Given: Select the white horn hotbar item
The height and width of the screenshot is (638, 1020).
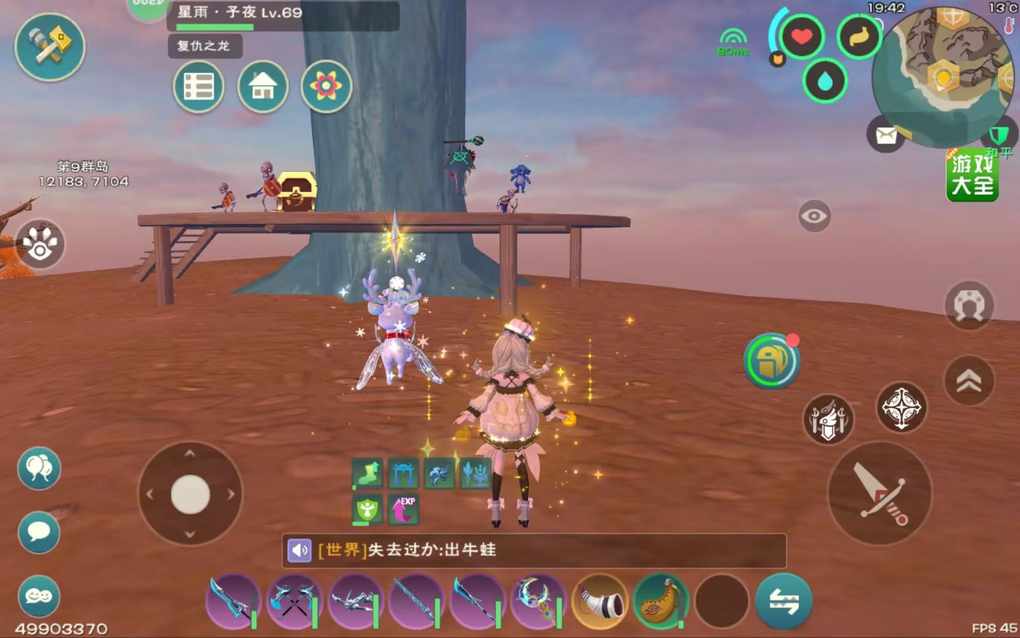Looking at the screenshot, I should [x=600, y=601].
